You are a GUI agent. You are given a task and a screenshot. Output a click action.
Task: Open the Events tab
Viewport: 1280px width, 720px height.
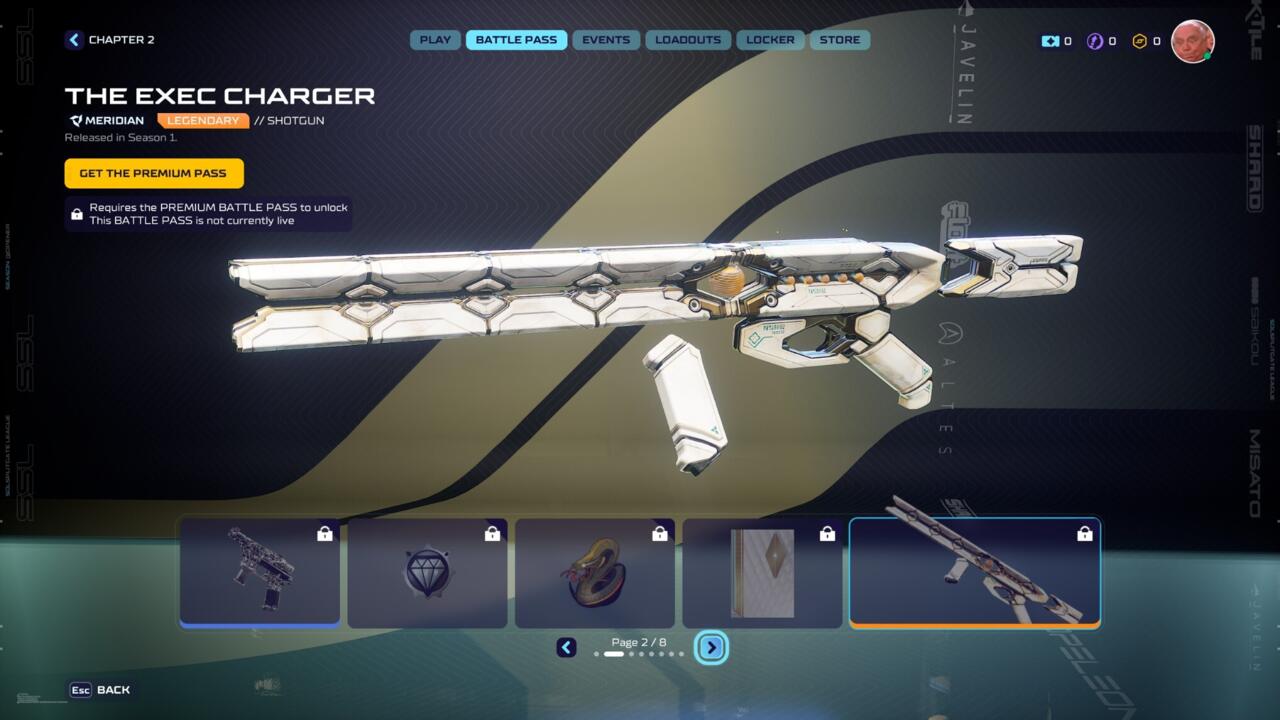tap(606, 40)
